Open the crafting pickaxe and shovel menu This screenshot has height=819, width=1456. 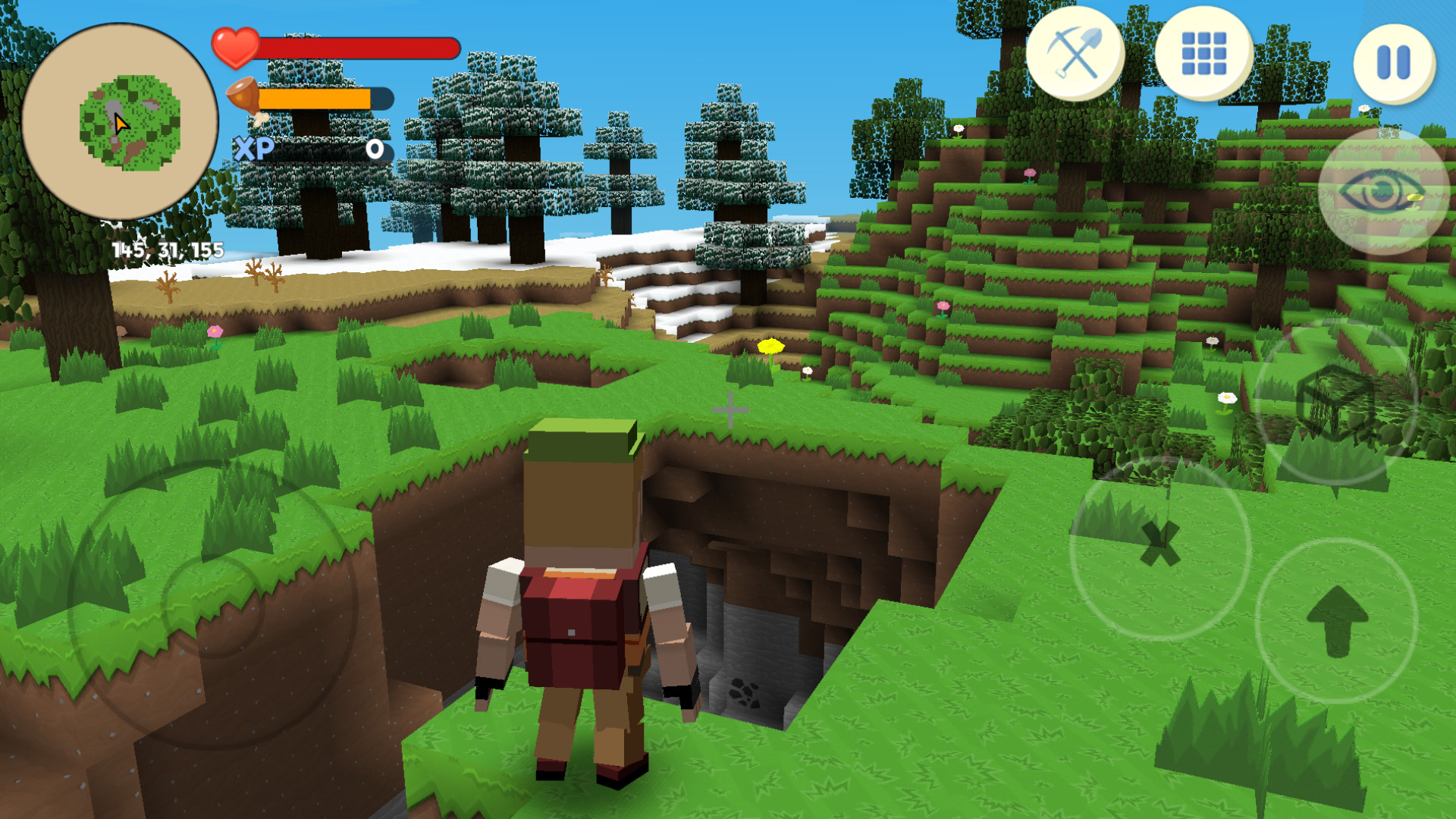pyautogui.click(x=1074, y=58)
